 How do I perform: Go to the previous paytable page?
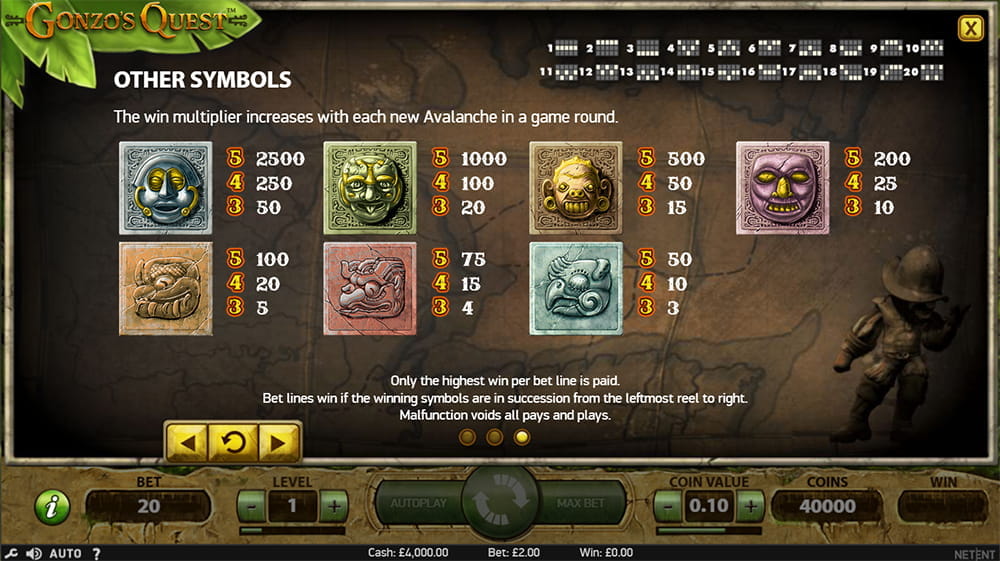(190, 441)
